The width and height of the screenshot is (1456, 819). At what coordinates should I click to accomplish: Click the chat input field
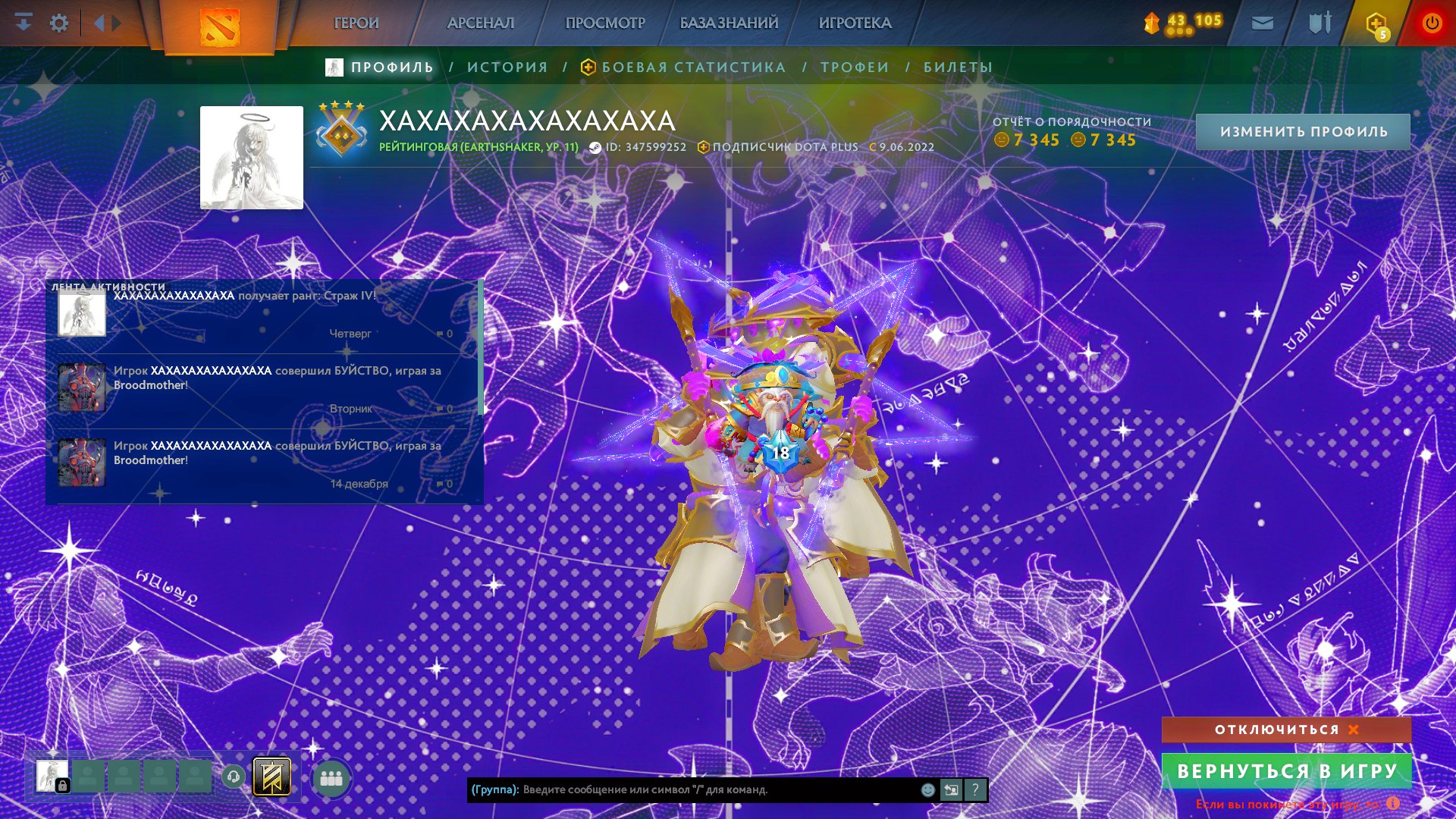[682, 791]
